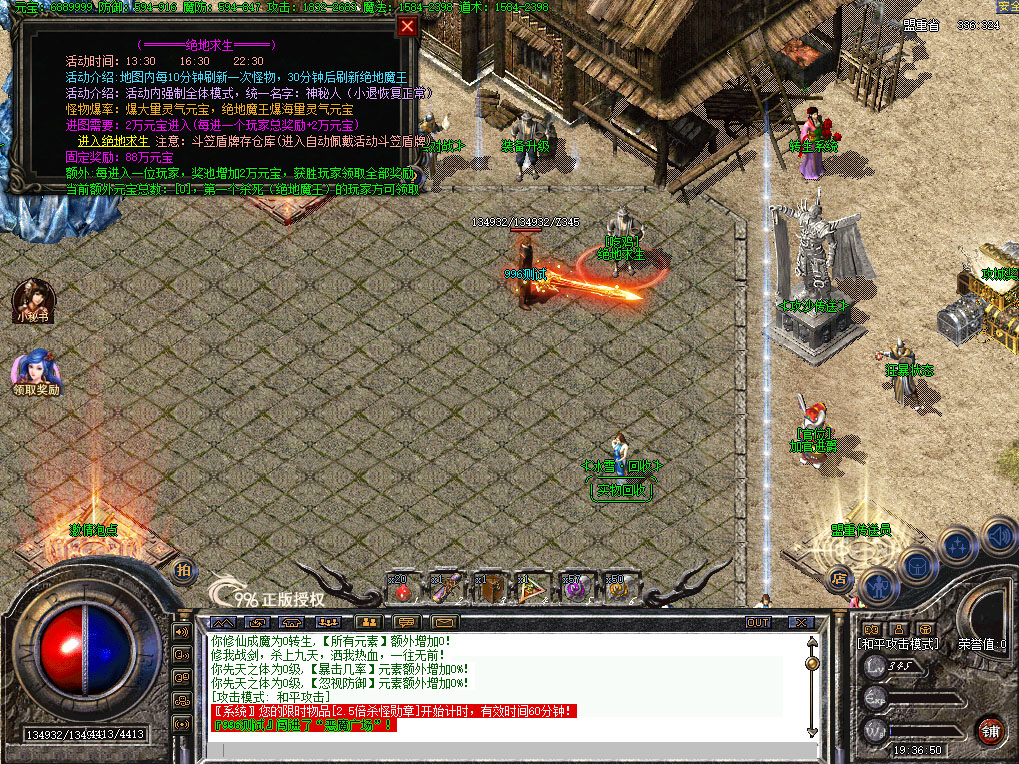The image size is (1019, 764).
Task: Close the chat window with X
Action: coord(801,622)
